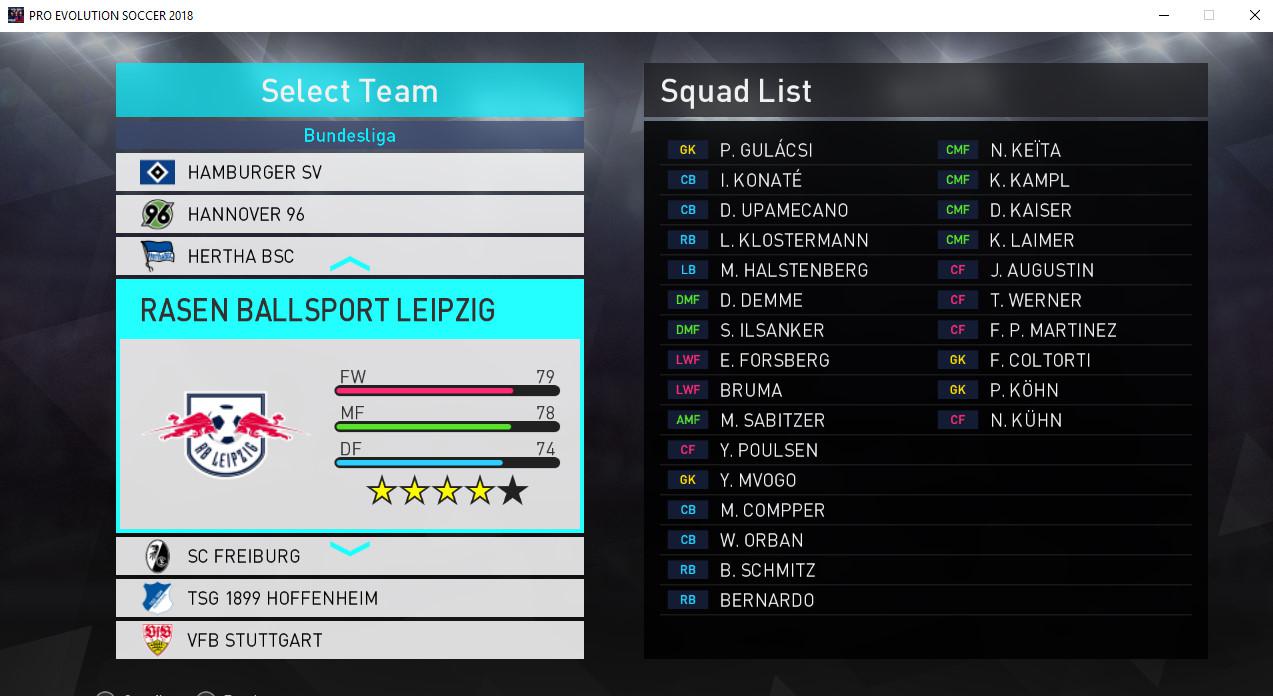Viewport: 1273px width, 696px height.
Task: Select N. Kühn squad row
Action: 1026,420
